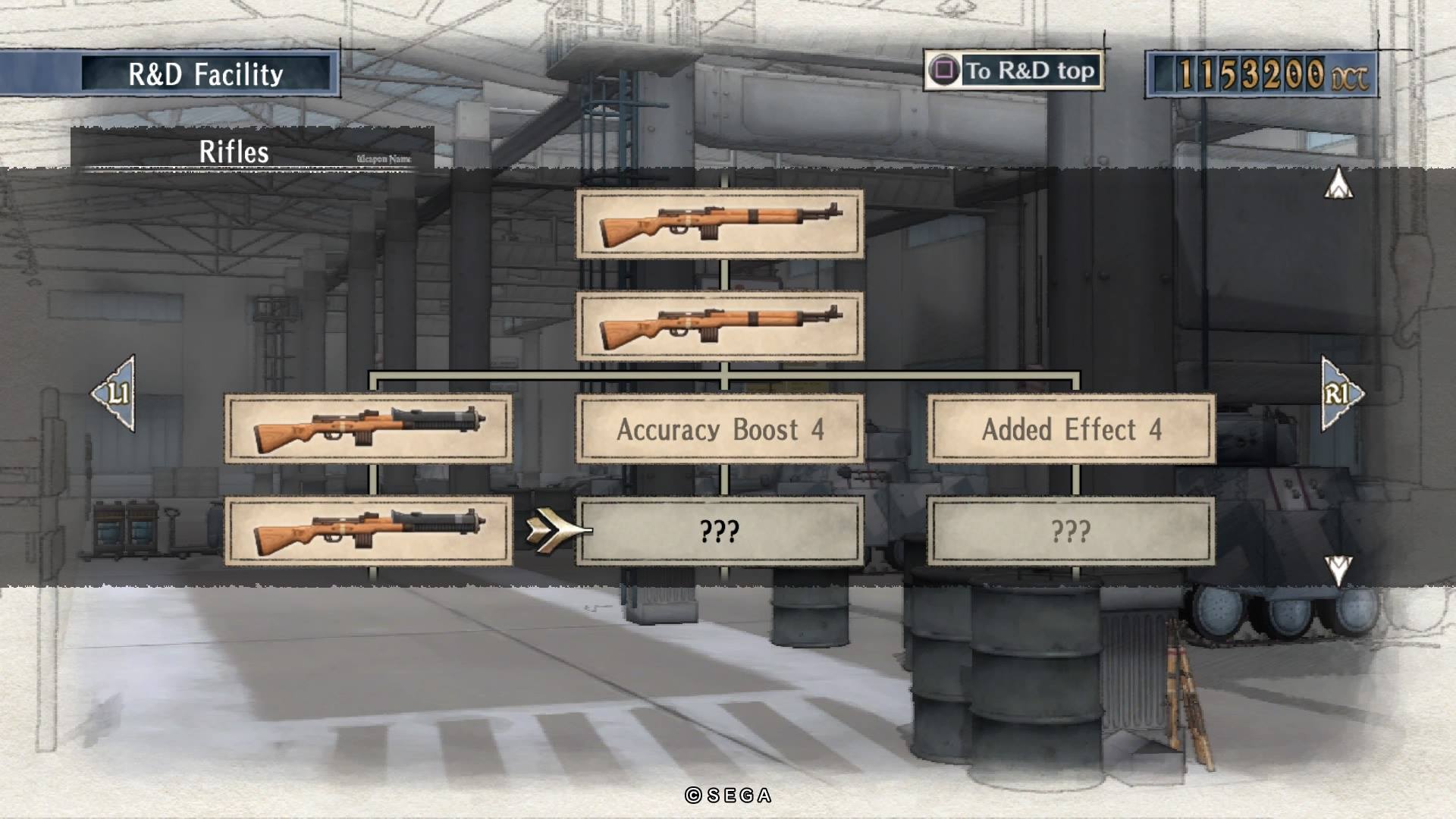Click the chevron arrow next to the bottom rifle
Image resolution: width=1456 pixels, height=819 pixels.
551,531
